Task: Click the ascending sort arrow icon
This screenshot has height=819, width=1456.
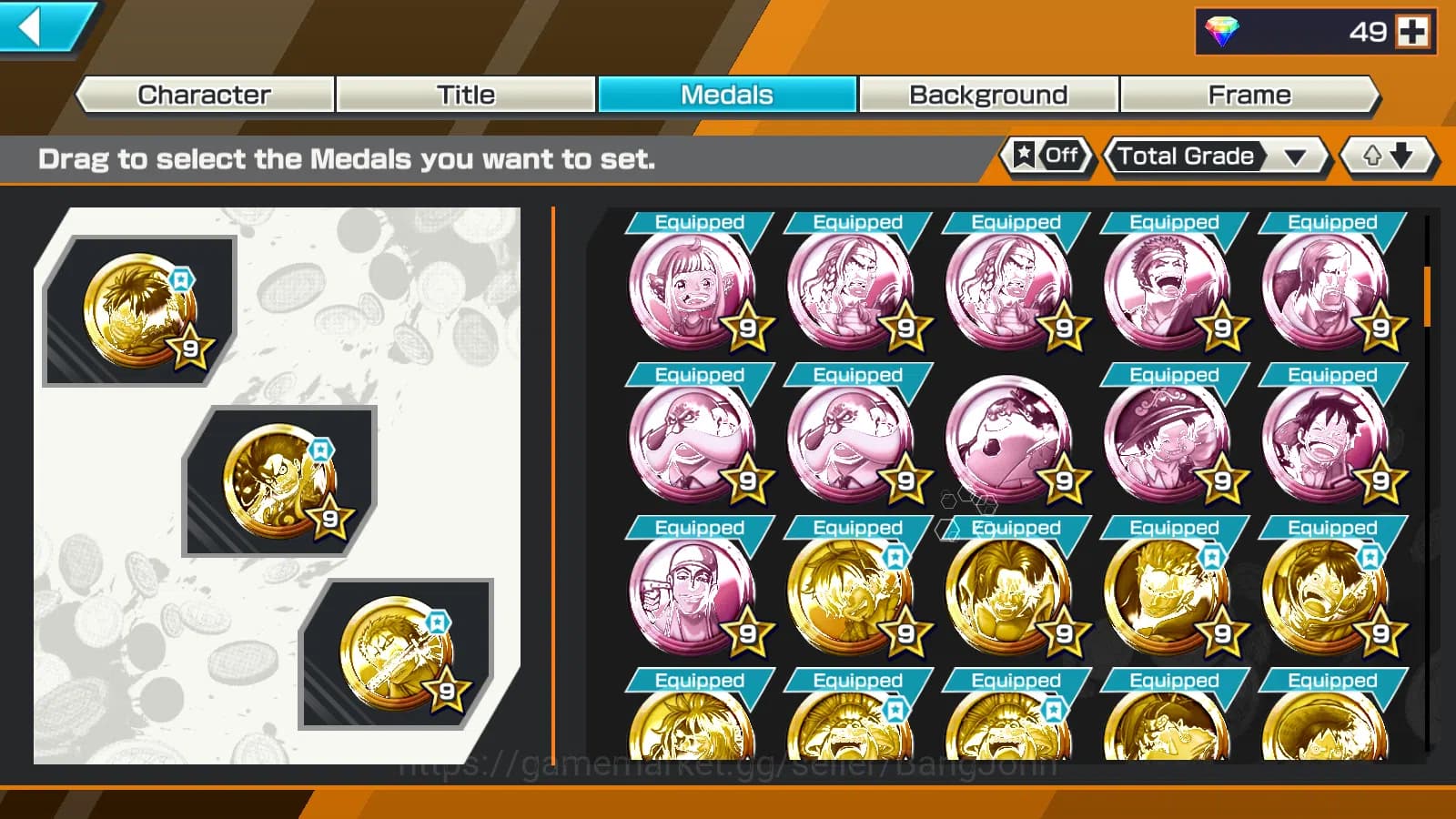Action: pos(1370,157)
